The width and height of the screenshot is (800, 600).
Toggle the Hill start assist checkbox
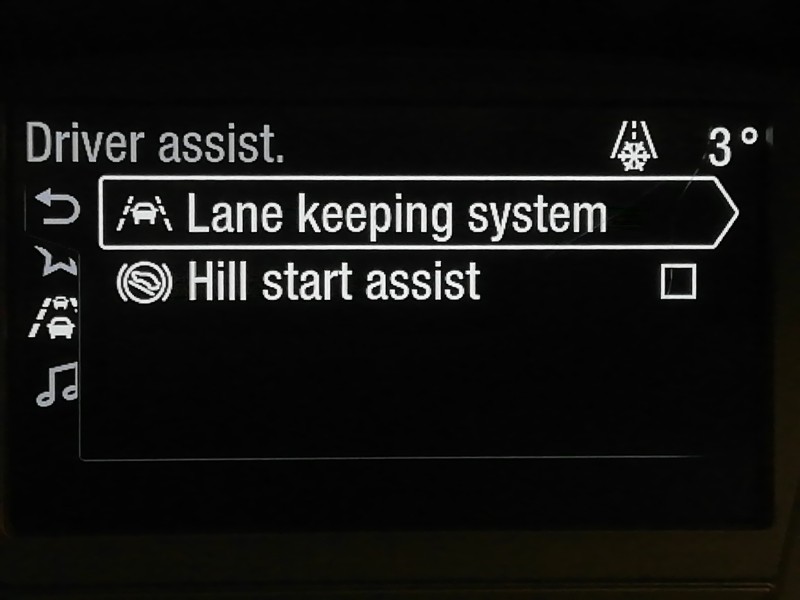[678, 283]
